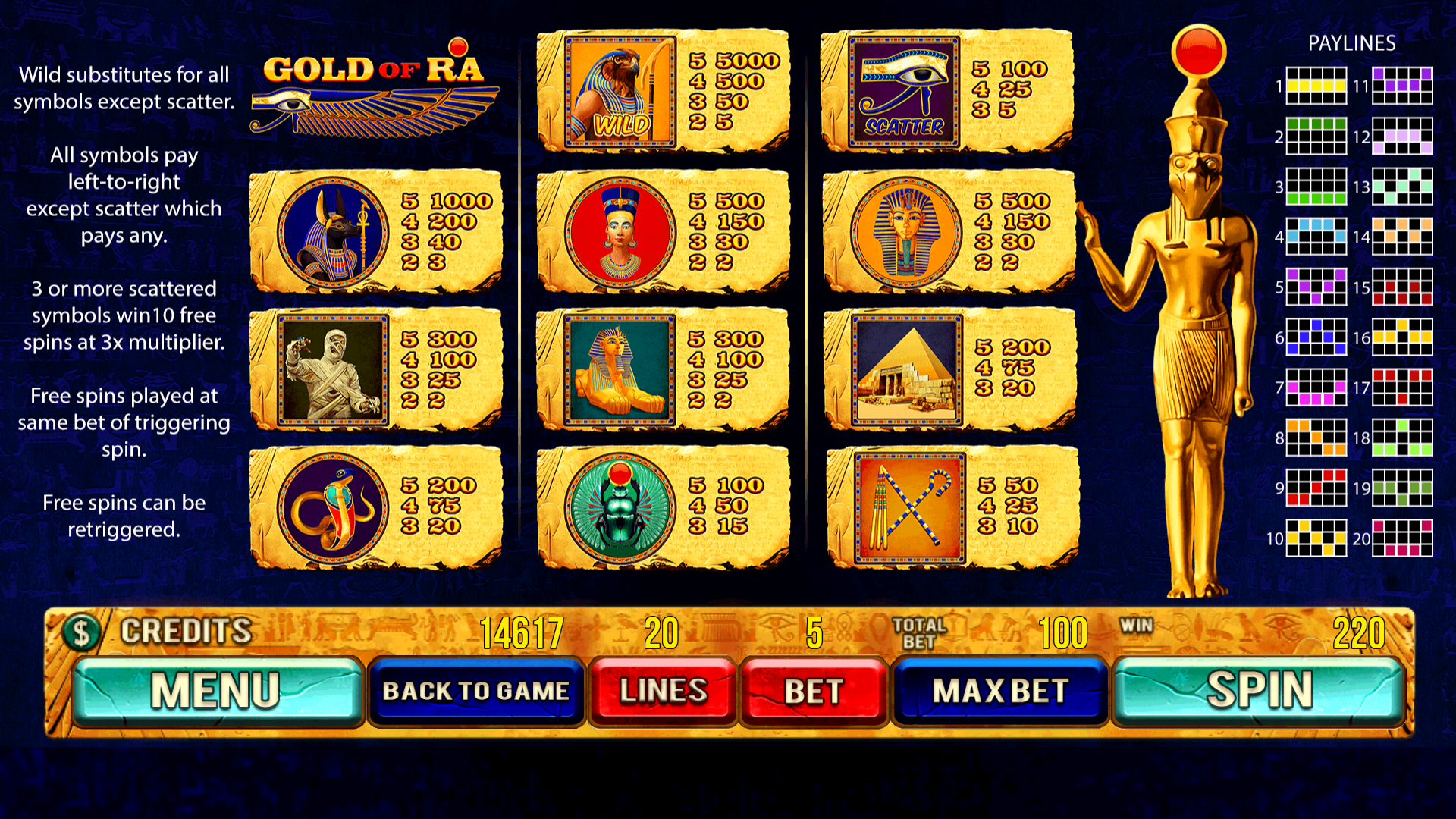This screenshot has width=1456, height=819.
Task: Select the golden Pharaoh mask symbol
Action: (906, 231)
